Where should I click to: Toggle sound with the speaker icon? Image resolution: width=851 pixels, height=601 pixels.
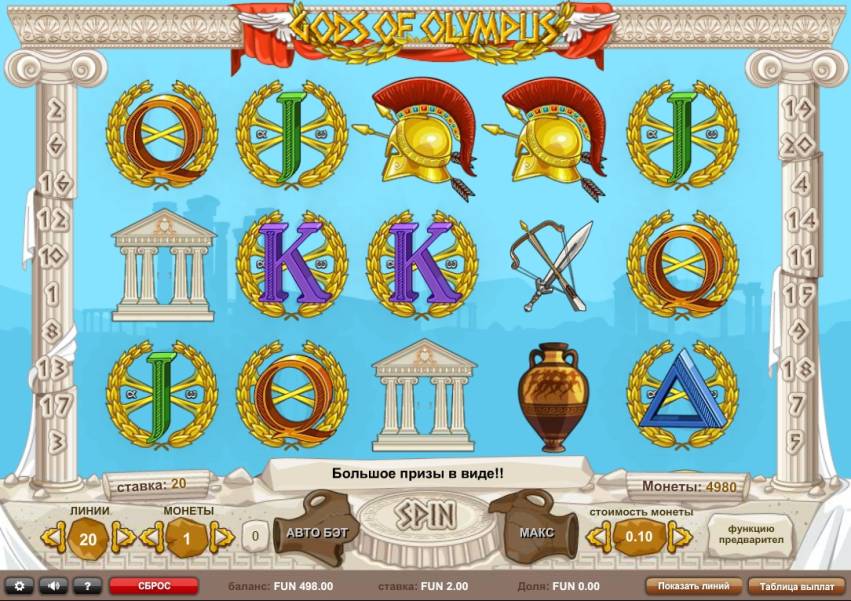(53, 586)
